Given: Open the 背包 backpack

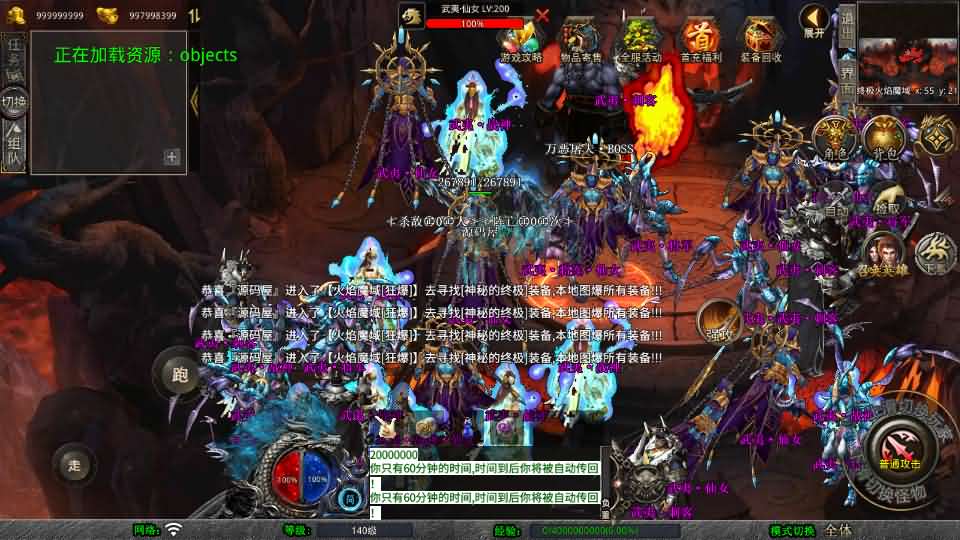Looking at the screenshot, I should (x=884, y=136).
